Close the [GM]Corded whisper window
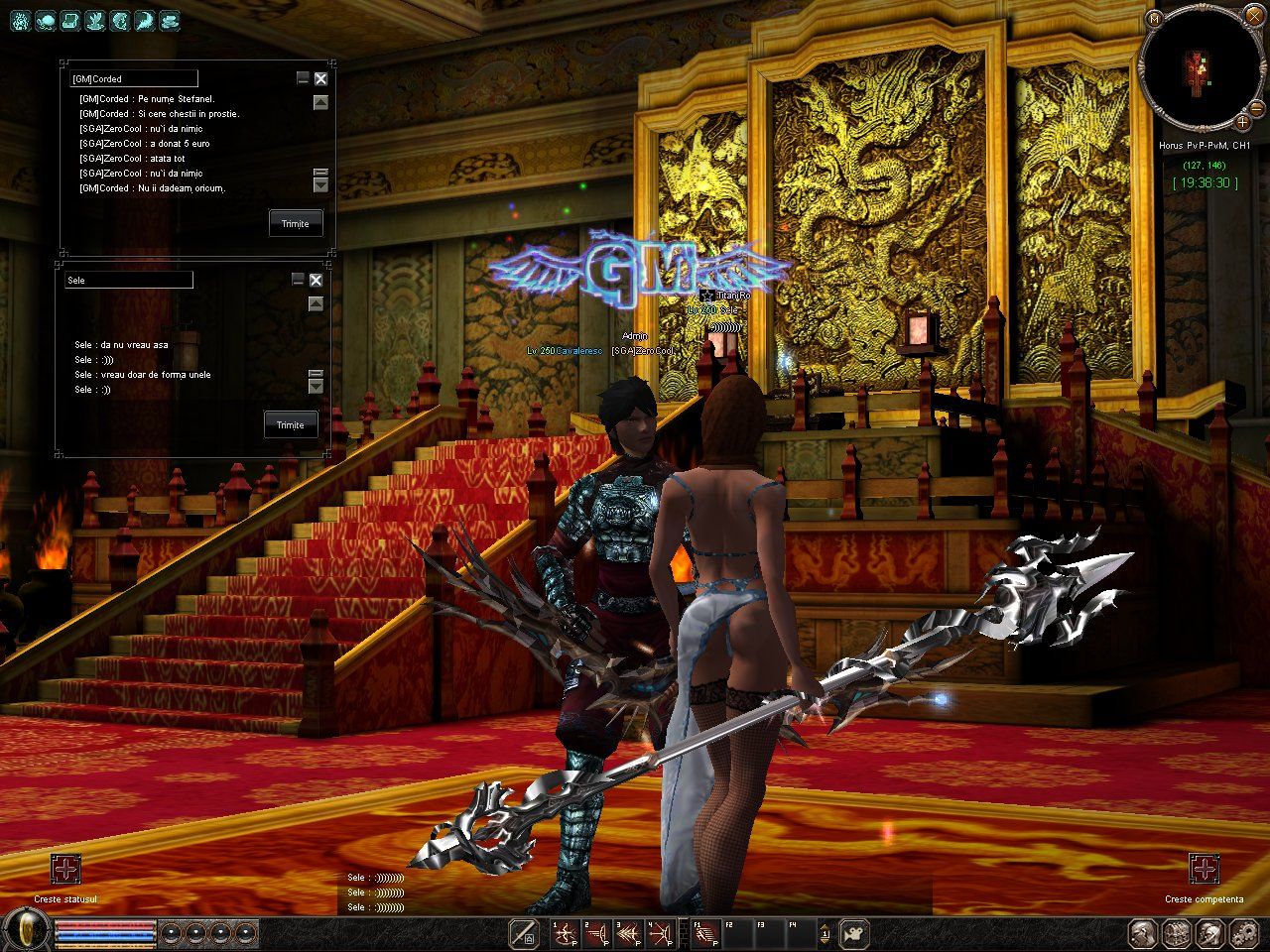This screenshot has width=1270, height=952. coord(320,78)
